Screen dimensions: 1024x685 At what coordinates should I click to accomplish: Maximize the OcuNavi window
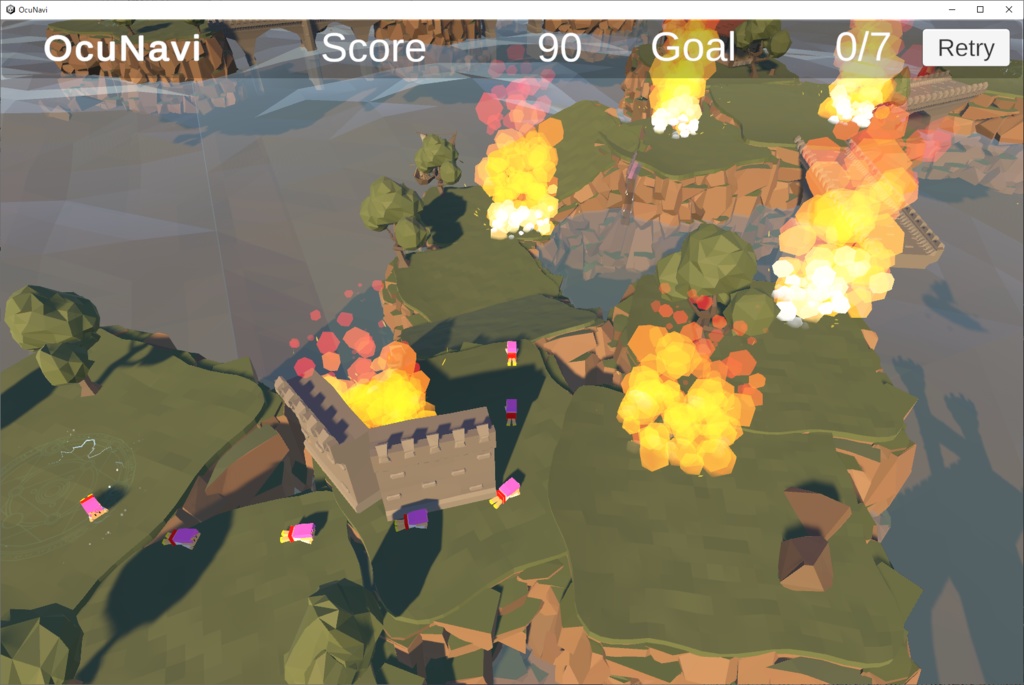[979, 9]
